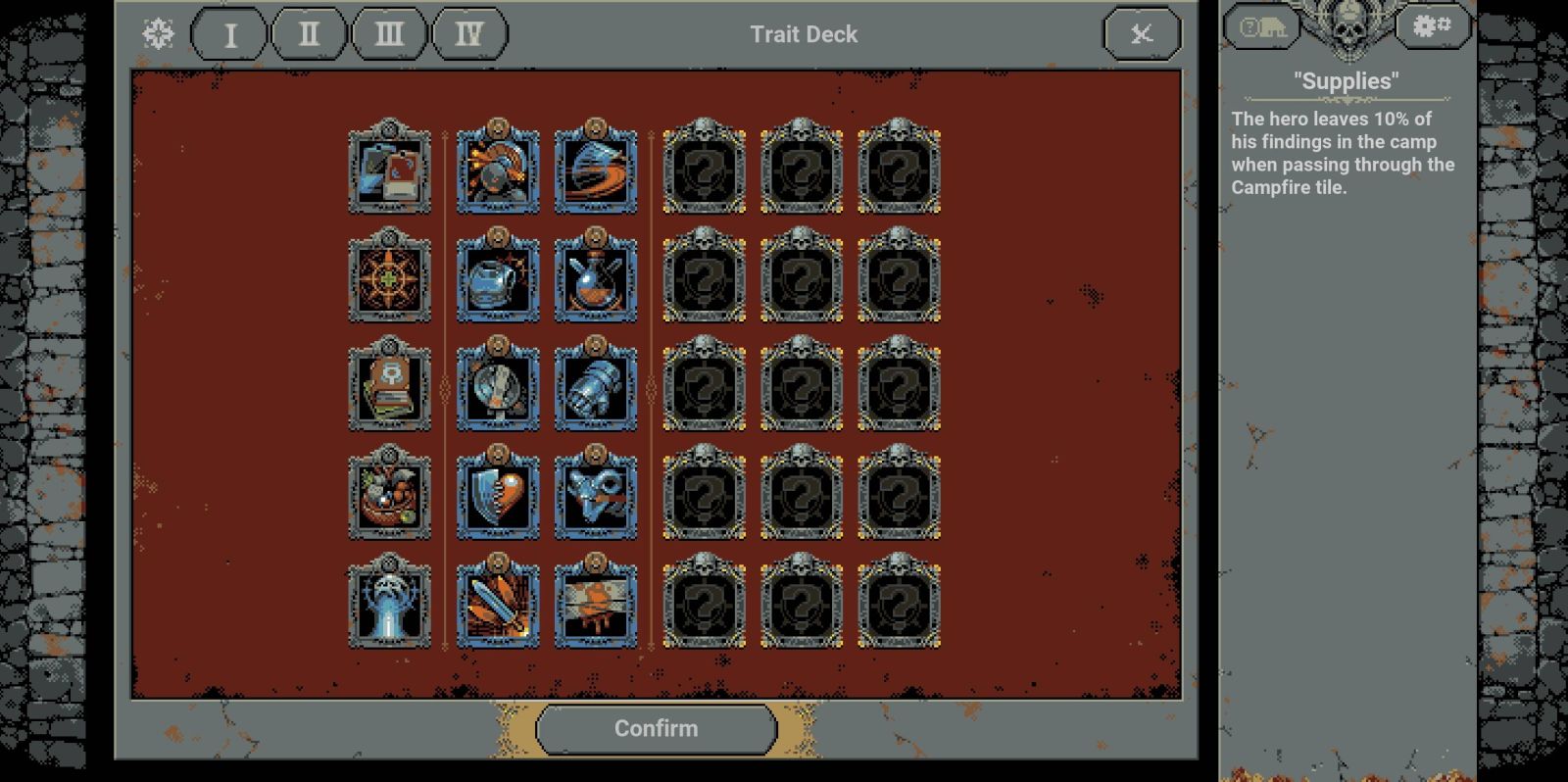Switch to deck tab II
Screen dimensions: 1568x782
[x=309, y=35]
